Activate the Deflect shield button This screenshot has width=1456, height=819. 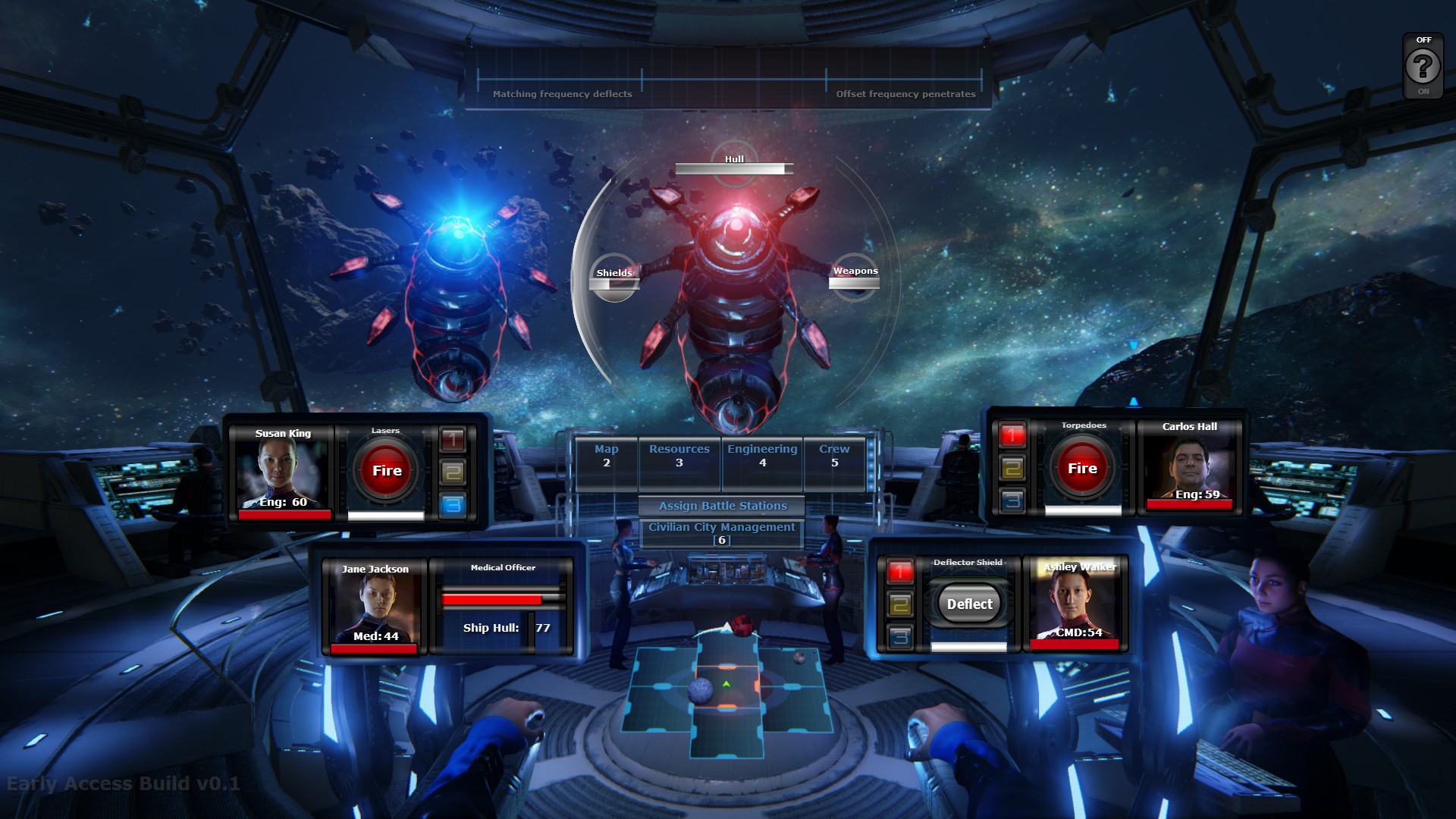pos(969,604)
